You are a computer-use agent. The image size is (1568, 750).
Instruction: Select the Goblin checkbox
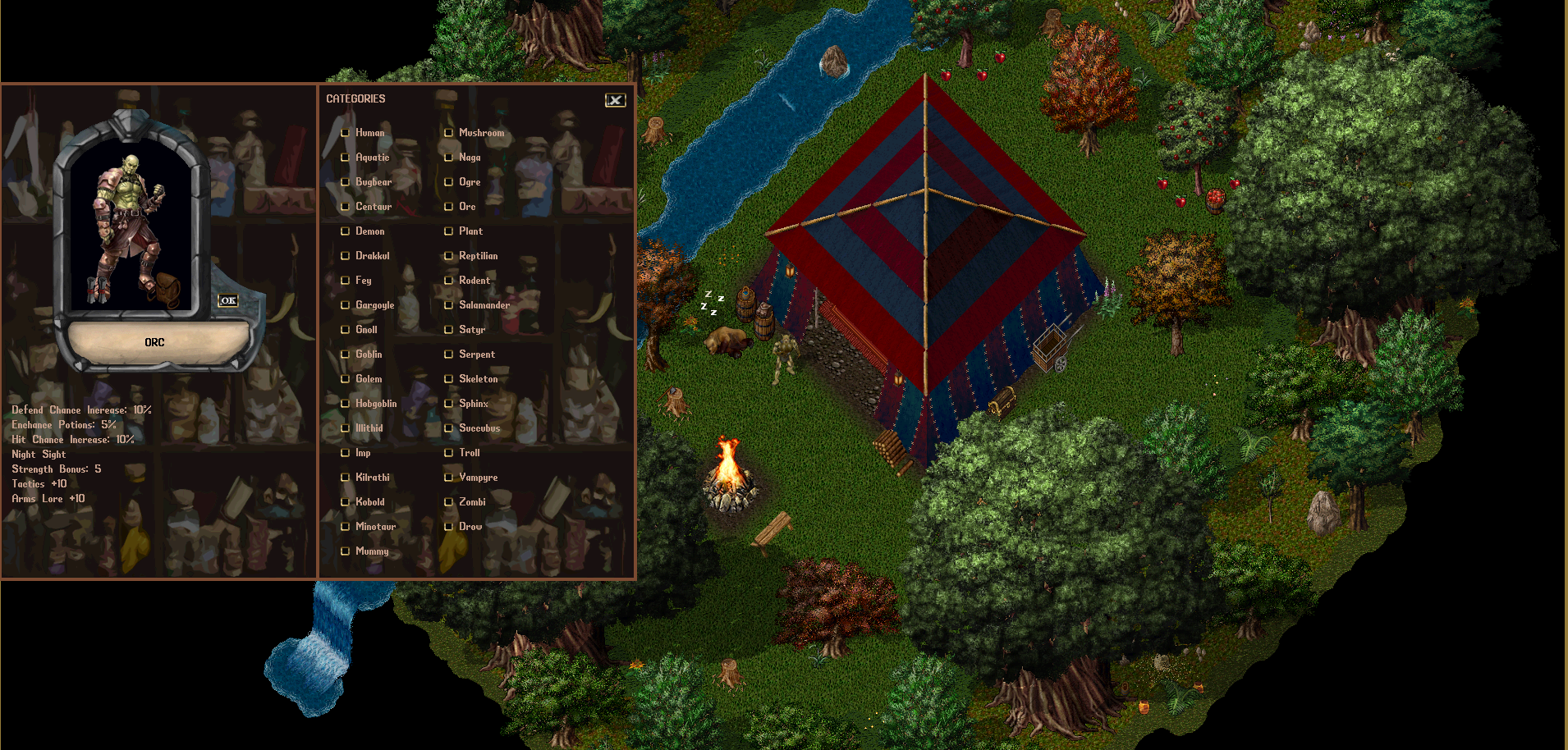pos(345,354)
